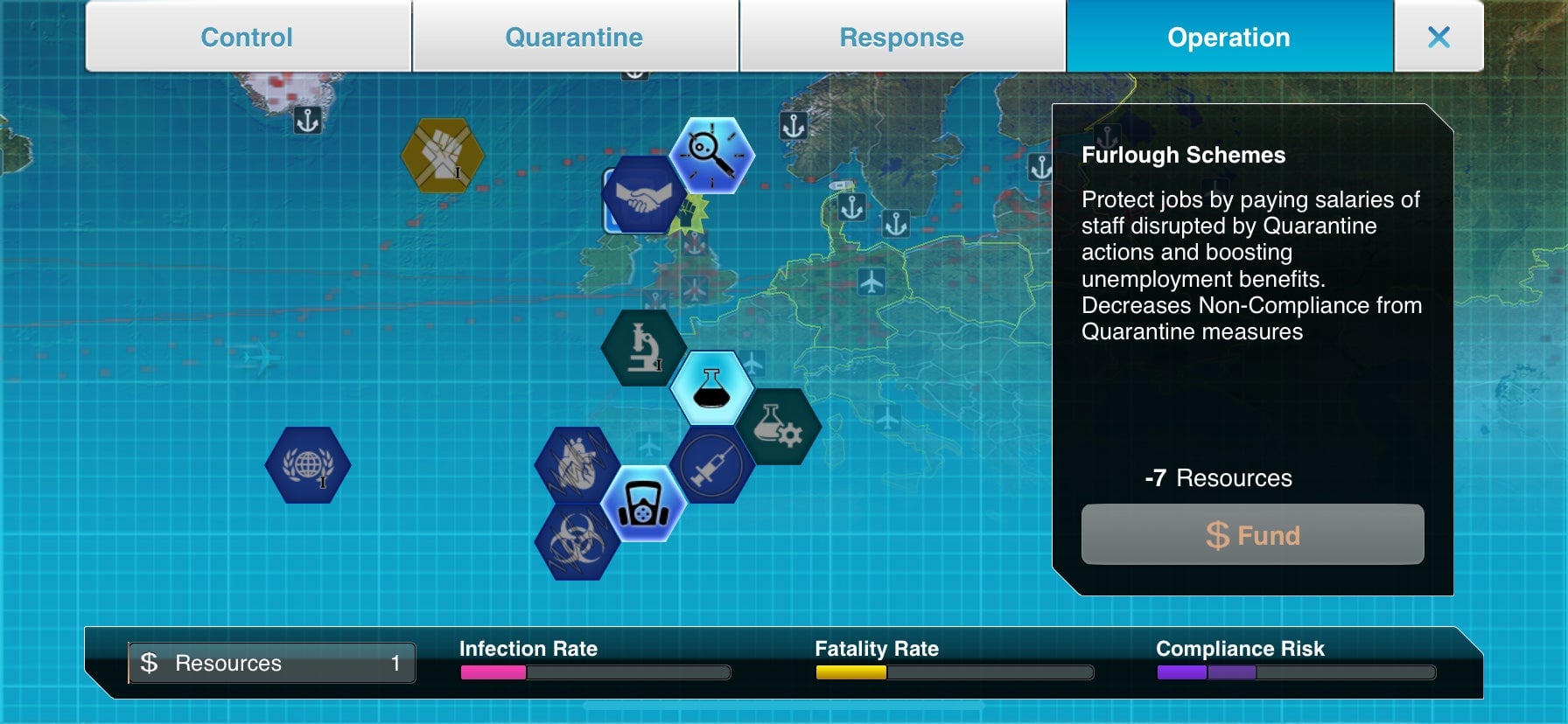Screen dimensions: 1568x724
Task: Select the Operation tab
Action: [1228, 37]
